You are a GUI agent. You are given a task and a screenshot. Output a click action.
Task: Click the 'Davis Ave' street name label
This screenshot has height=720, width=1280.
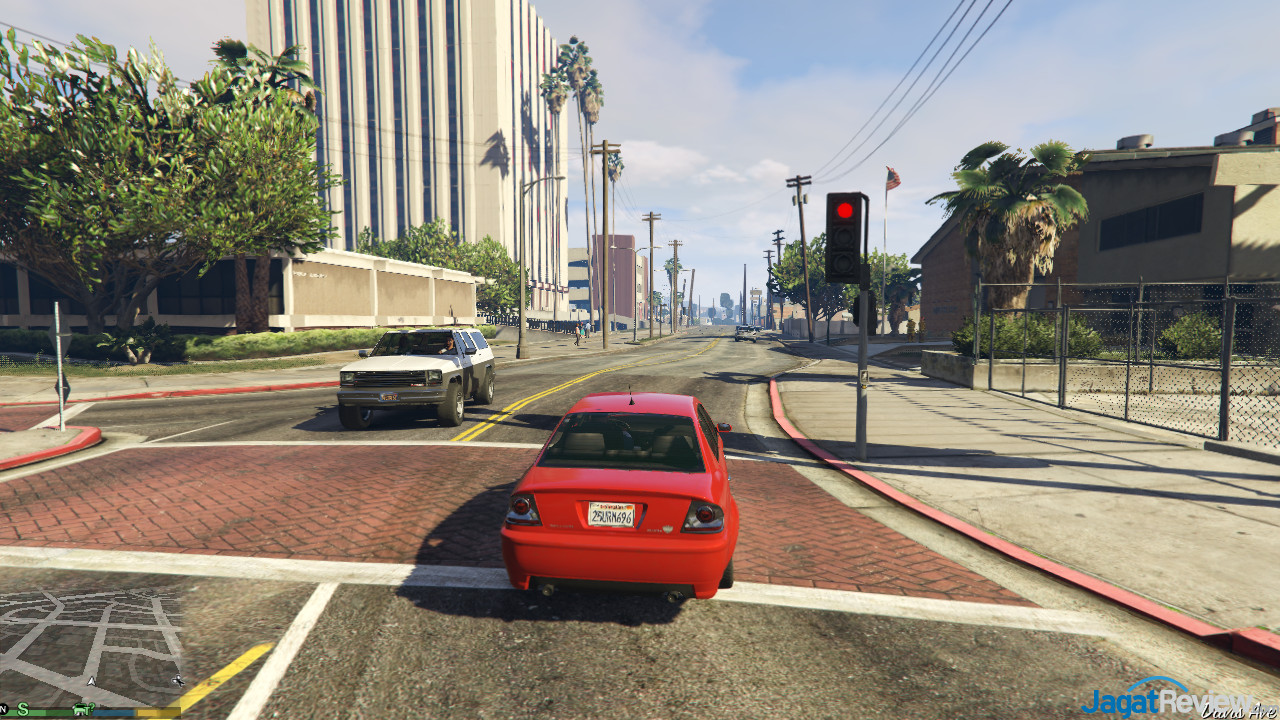click(x=1239, y=712)
